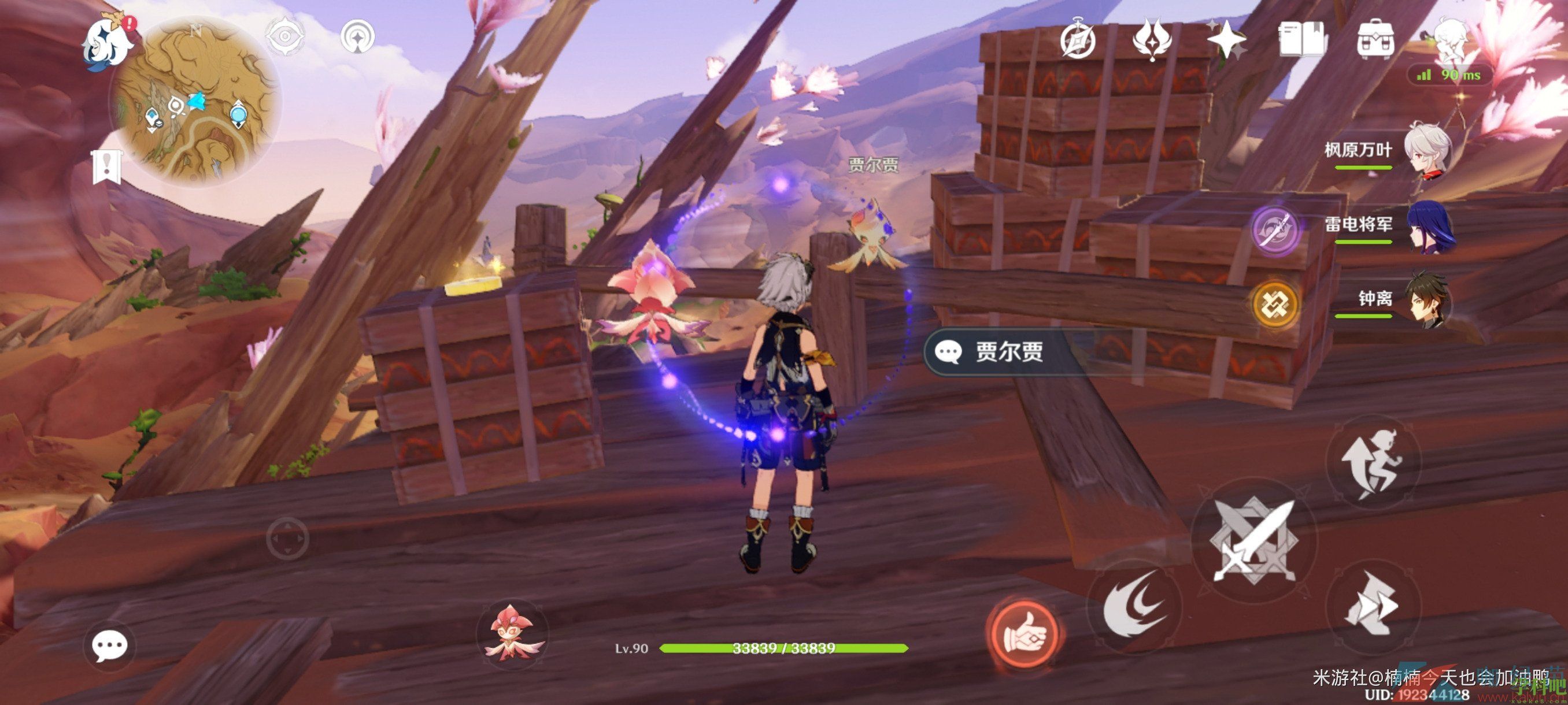Open the Paimon menu

click(x=106, y=43)
